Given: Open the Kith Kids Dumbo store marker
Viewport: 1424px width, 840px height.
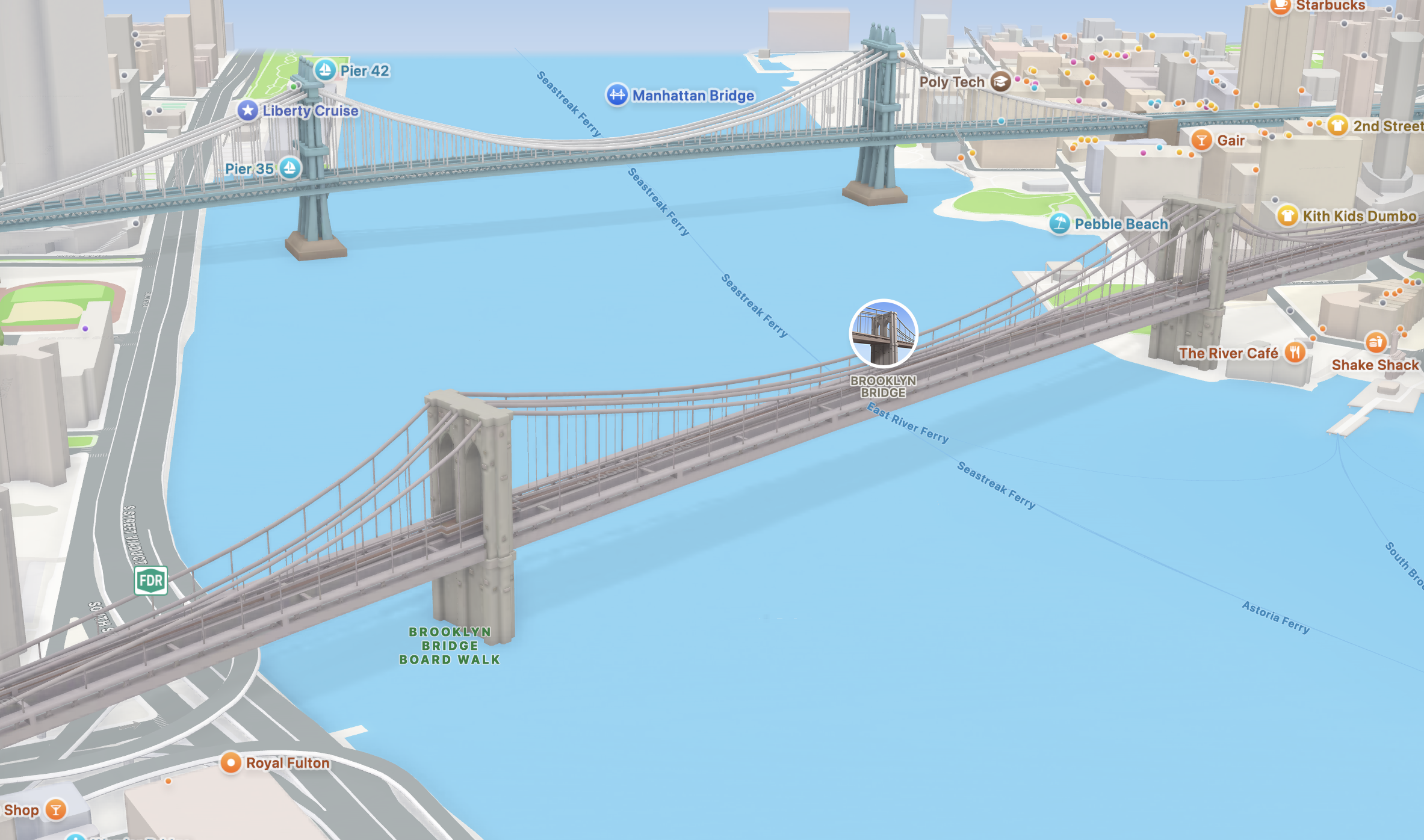Looking at the screenshot, I should coord(1287,215).
